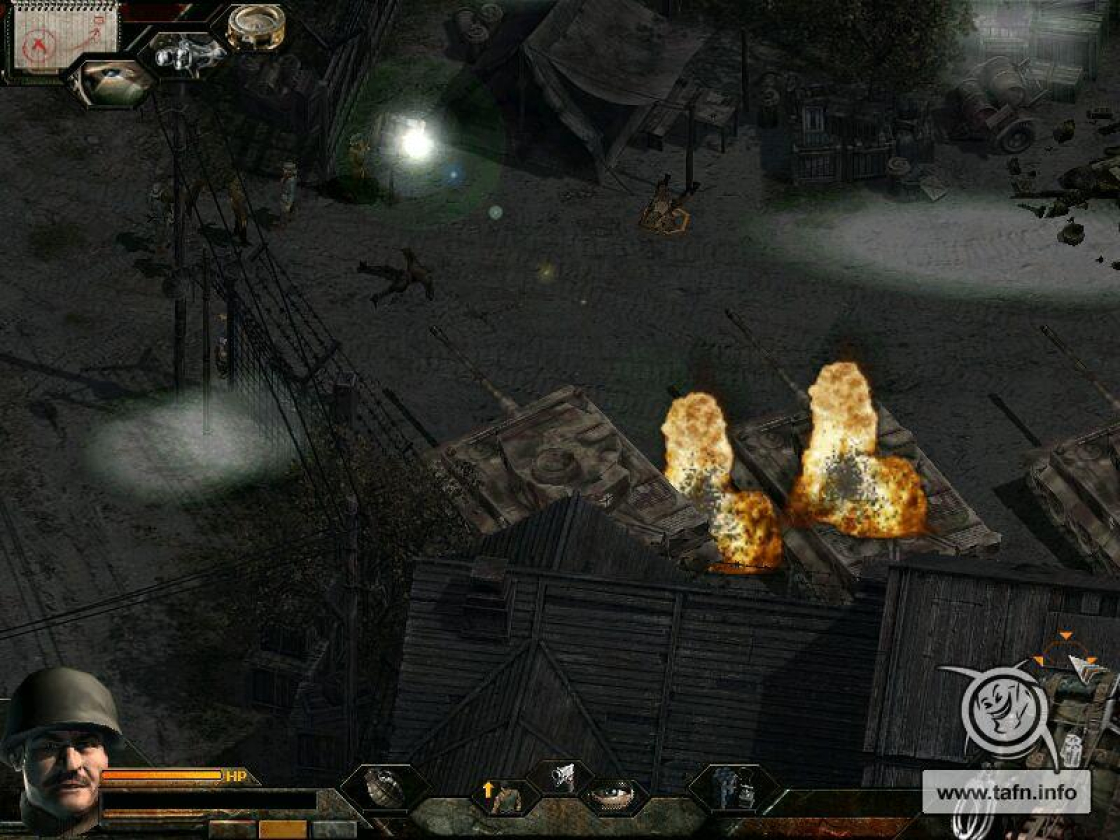Activate the eye view icon at top
This screenshot has height=840, width=1120.
click(x=112, y=81)
